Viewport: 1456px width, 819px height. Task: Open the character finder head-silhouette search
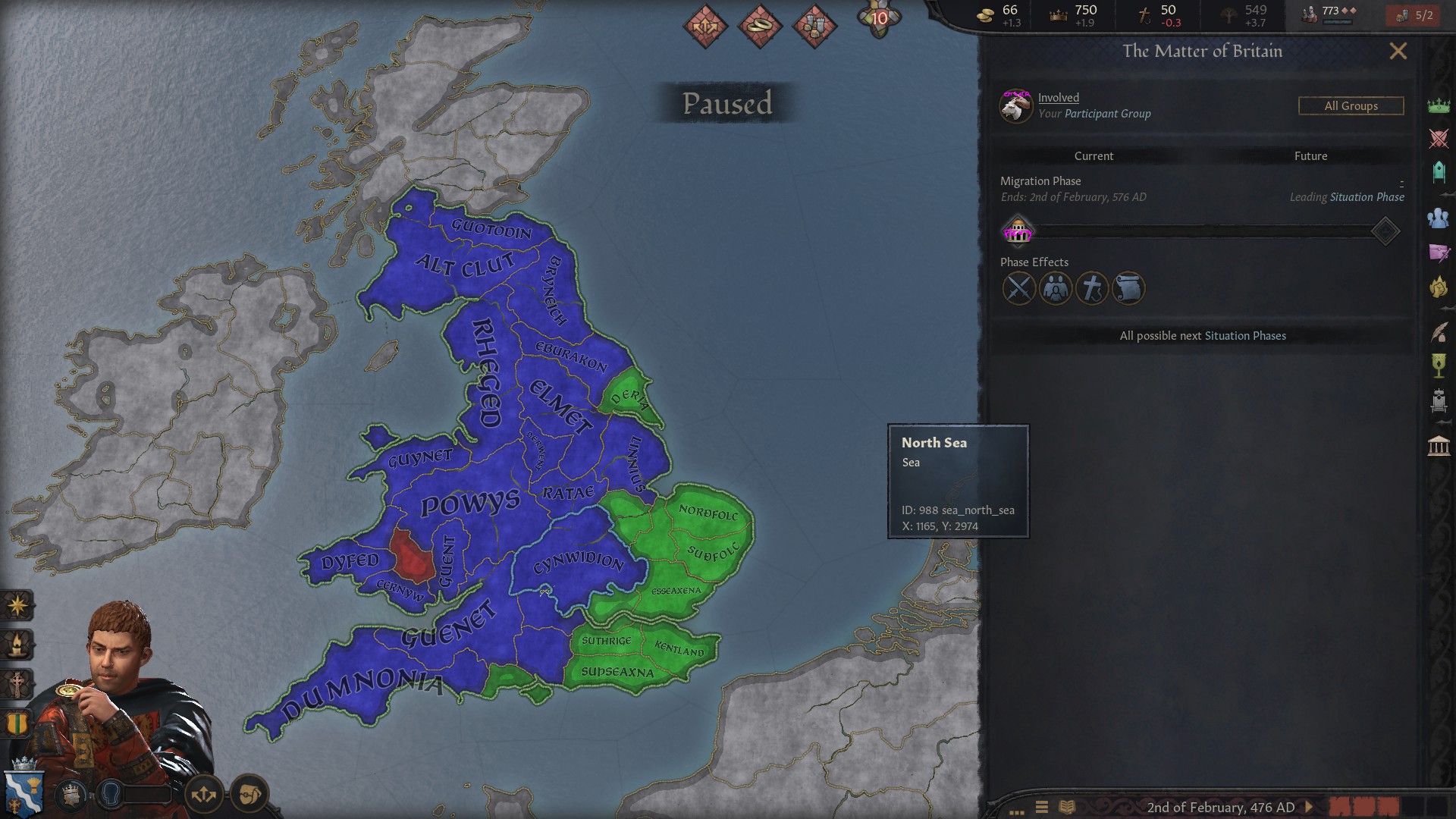111,794
